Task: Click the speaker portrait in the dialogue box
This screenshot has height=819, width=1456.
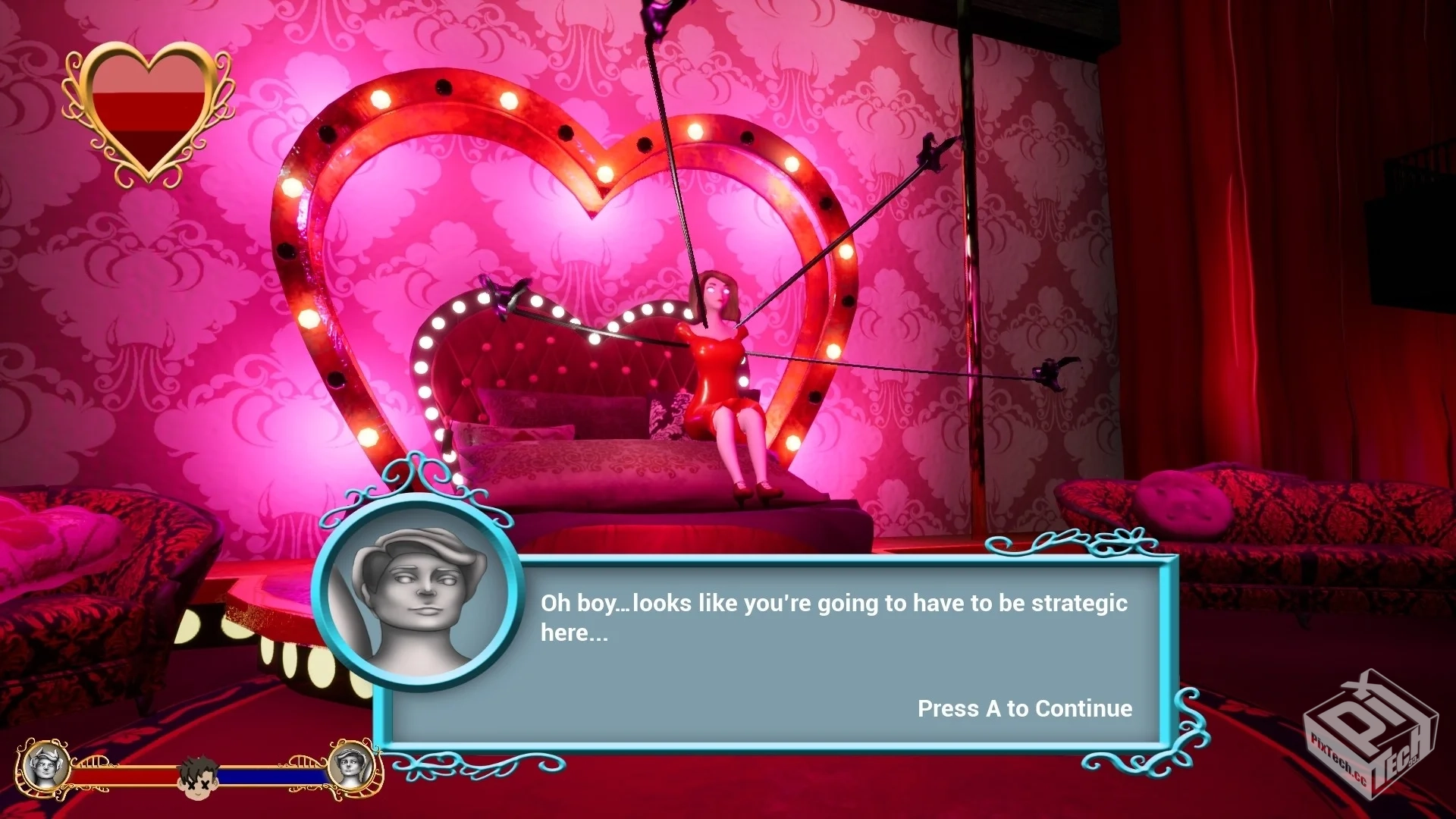Action: pos(416,593)
